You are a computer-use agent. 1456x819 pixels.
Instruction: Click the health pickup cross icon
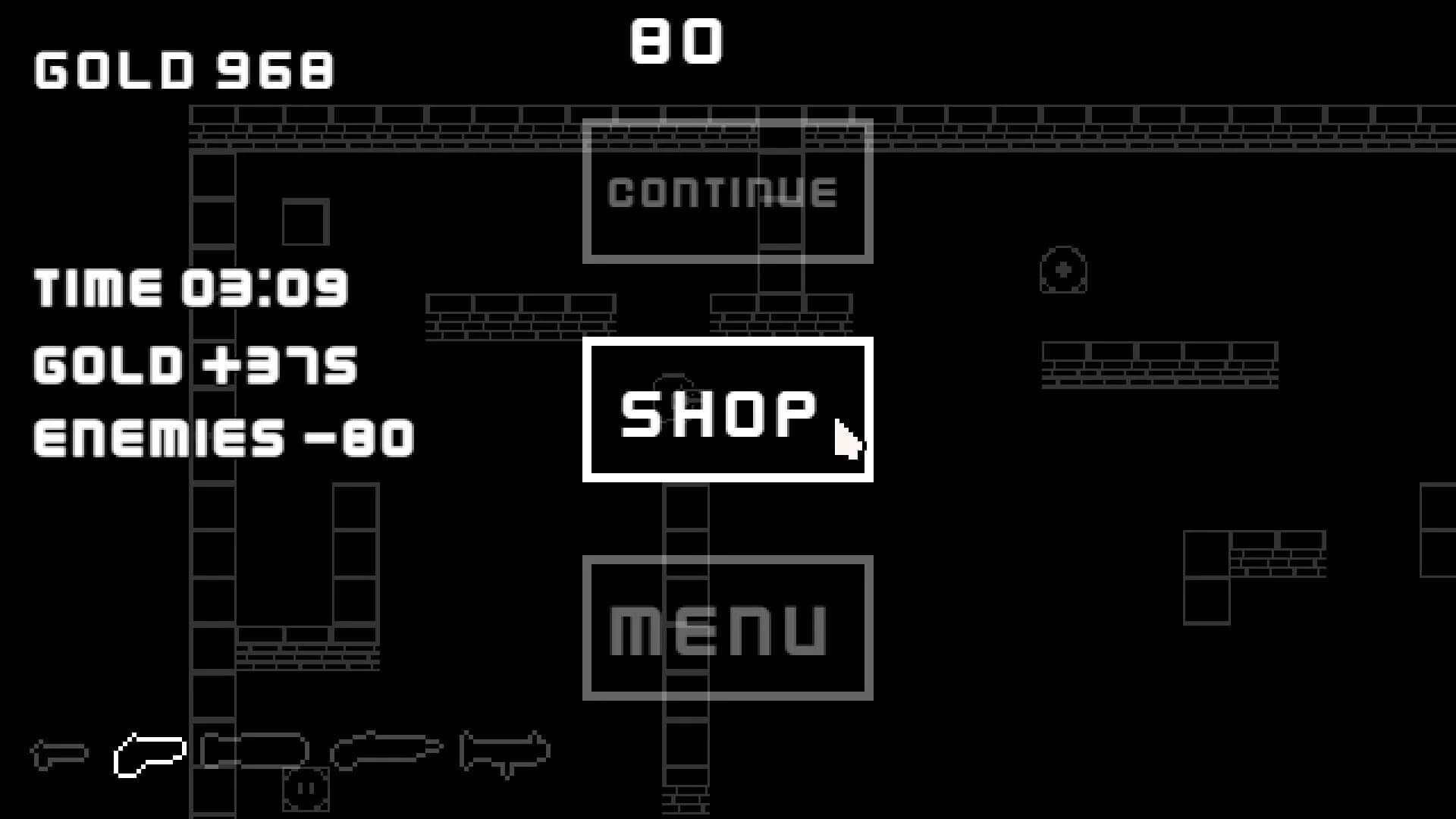point(1062,271)
